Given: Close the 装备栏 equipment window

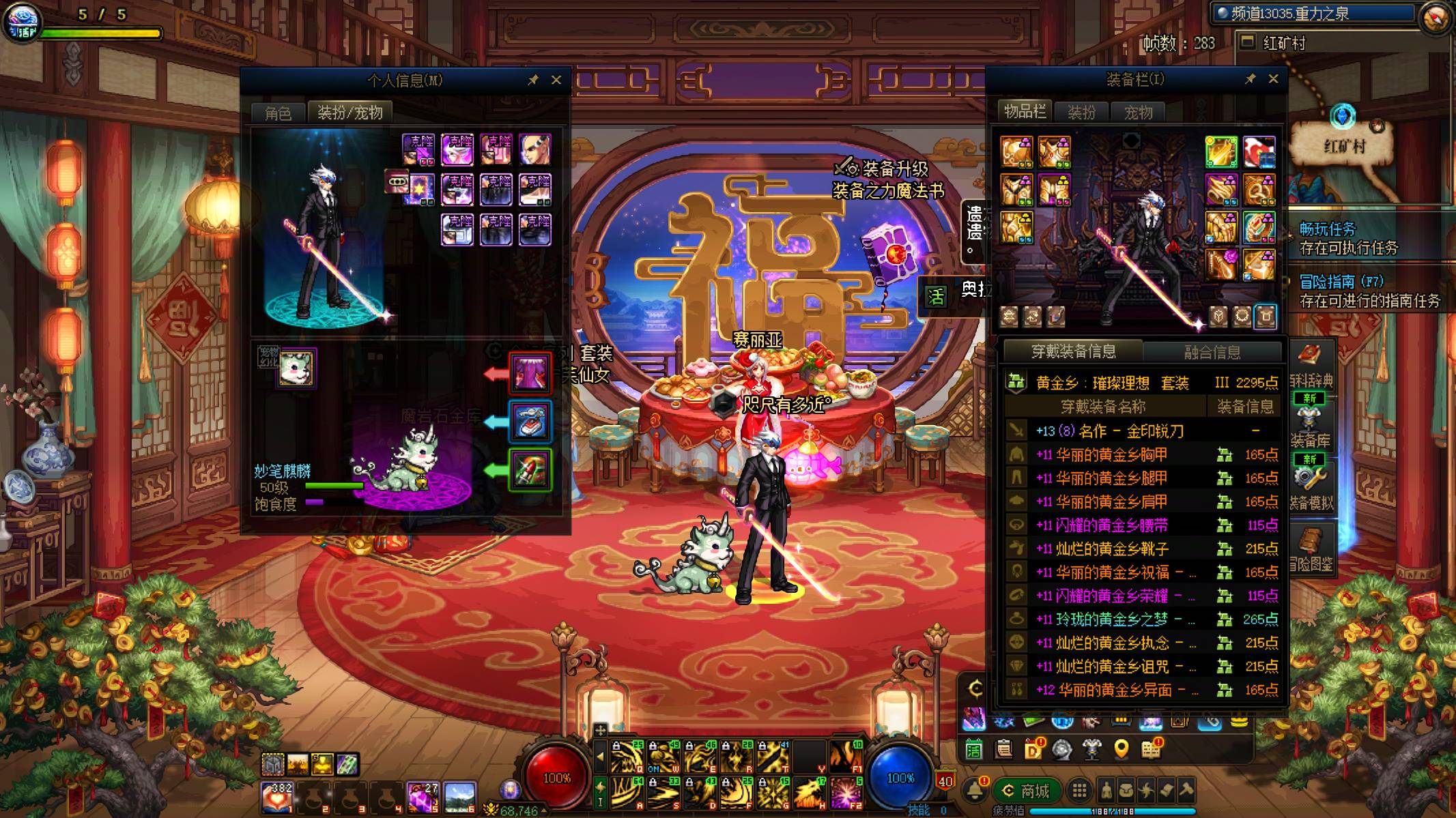Looking at the screenshot, I should click(x=1273, y=79).
